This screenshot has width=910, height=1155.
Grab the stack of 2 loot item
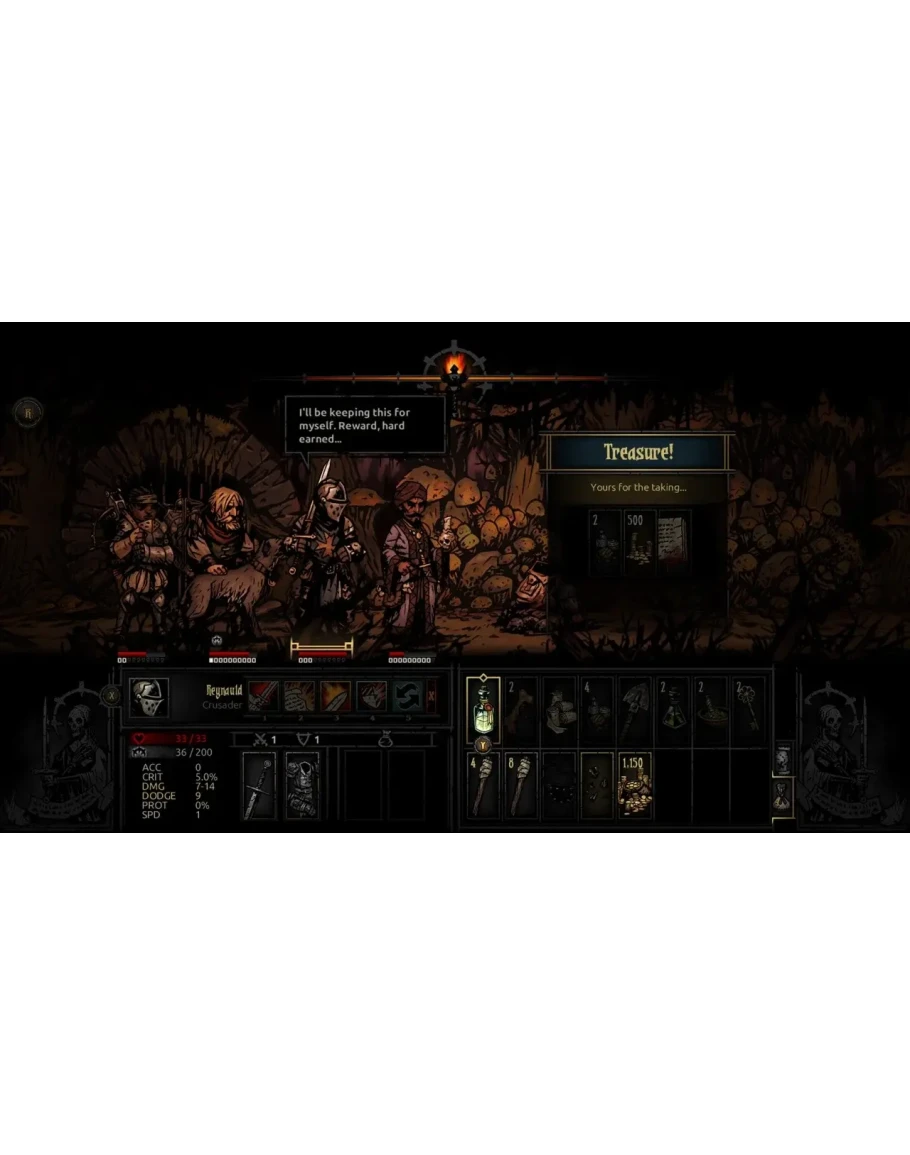pyautogui.click(x=604, y=542)
